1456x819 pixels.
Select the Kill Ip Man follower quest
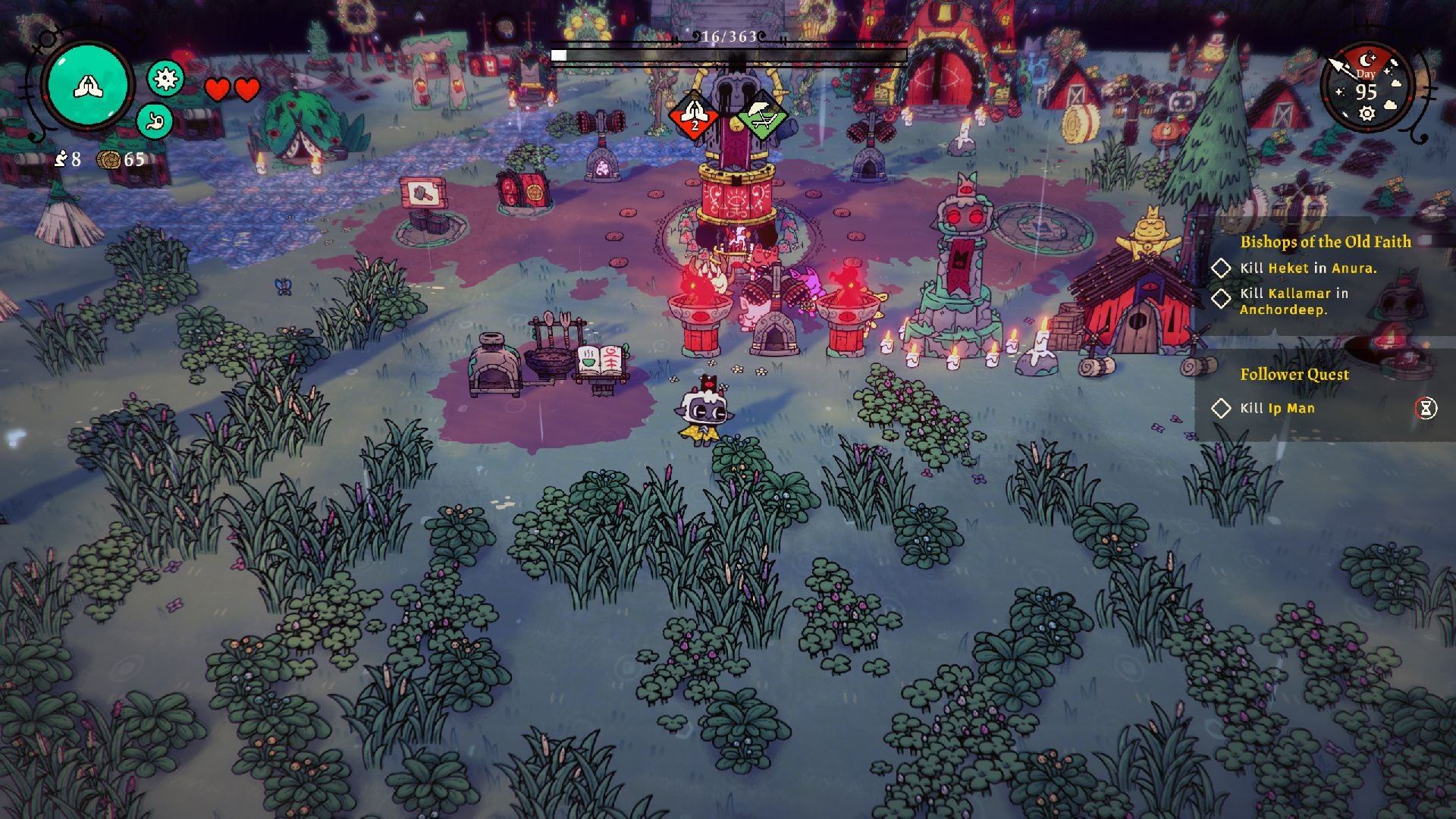coord(1277,408)
